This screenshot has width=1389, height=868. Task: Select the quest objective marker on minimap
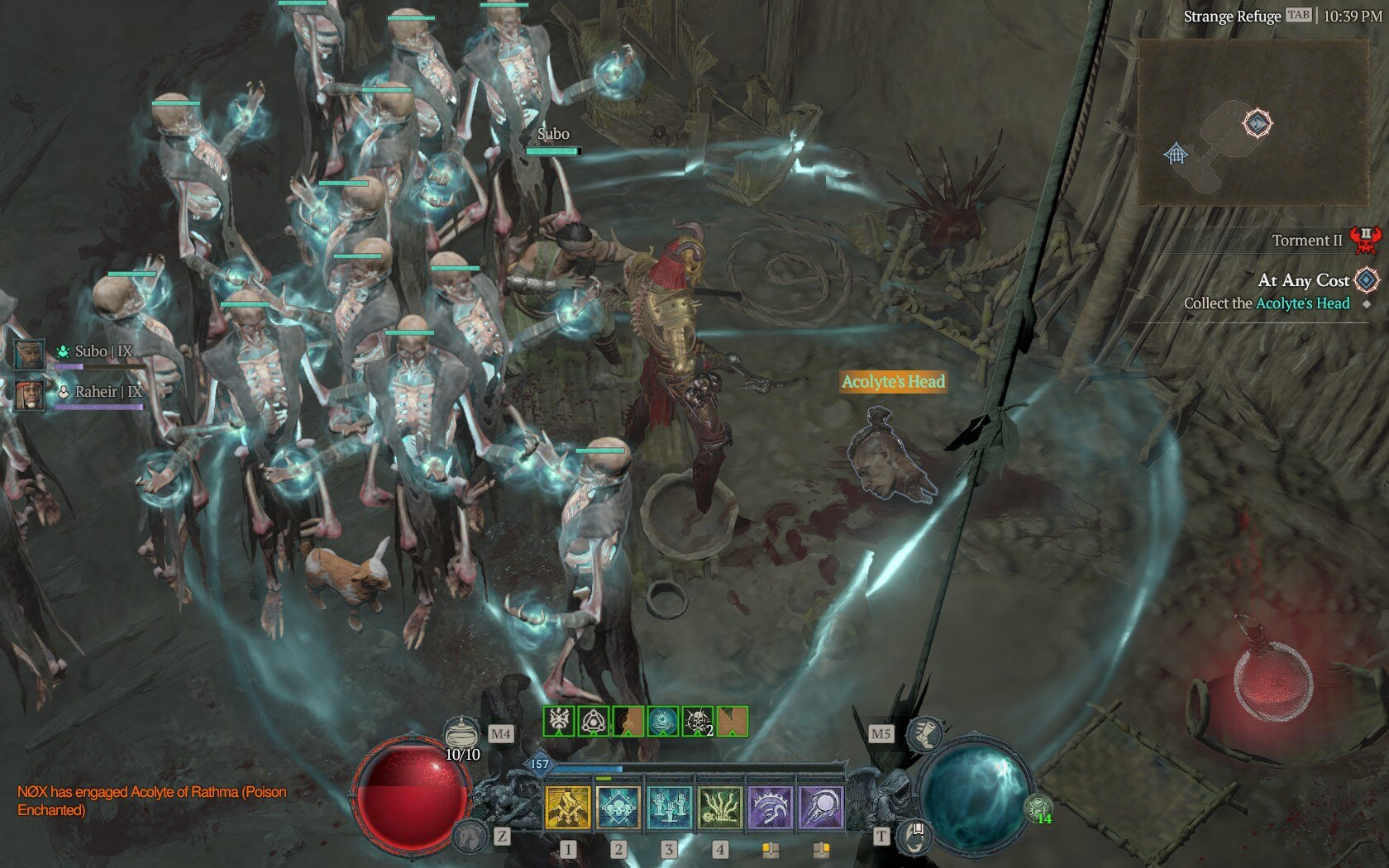(1257, 124)
